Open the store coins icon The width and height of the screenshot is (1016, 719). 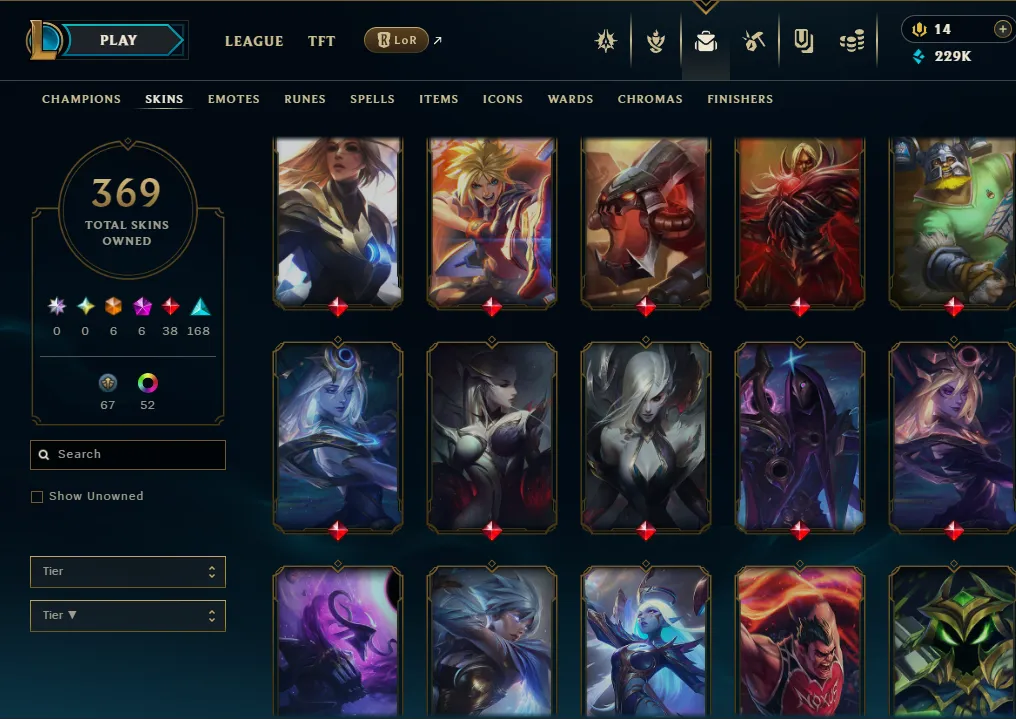pyautogui.click(x=852, y=41)
